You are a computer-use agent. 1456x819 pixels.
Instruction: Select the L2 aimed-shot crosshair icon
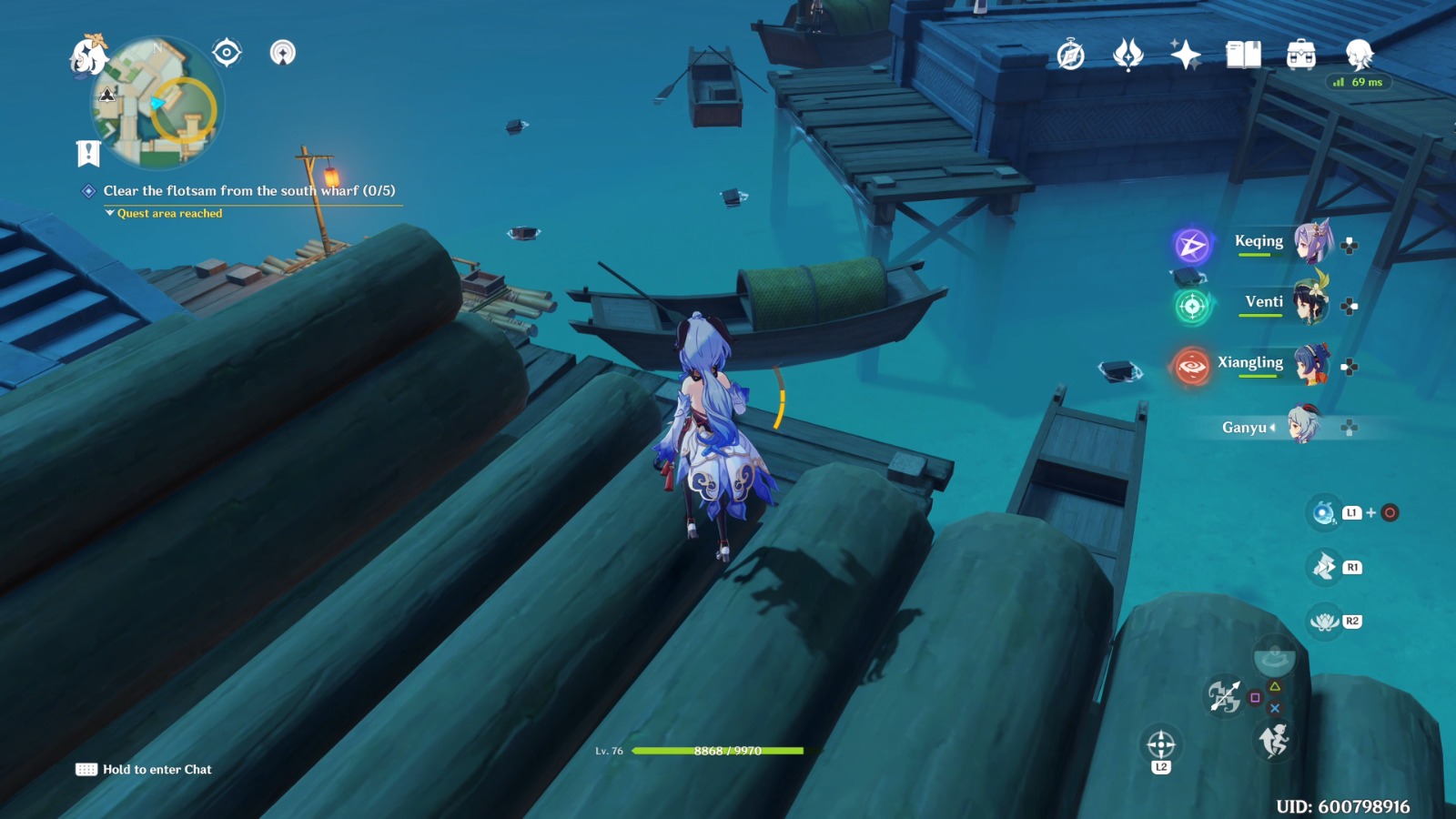[1160, 742]
